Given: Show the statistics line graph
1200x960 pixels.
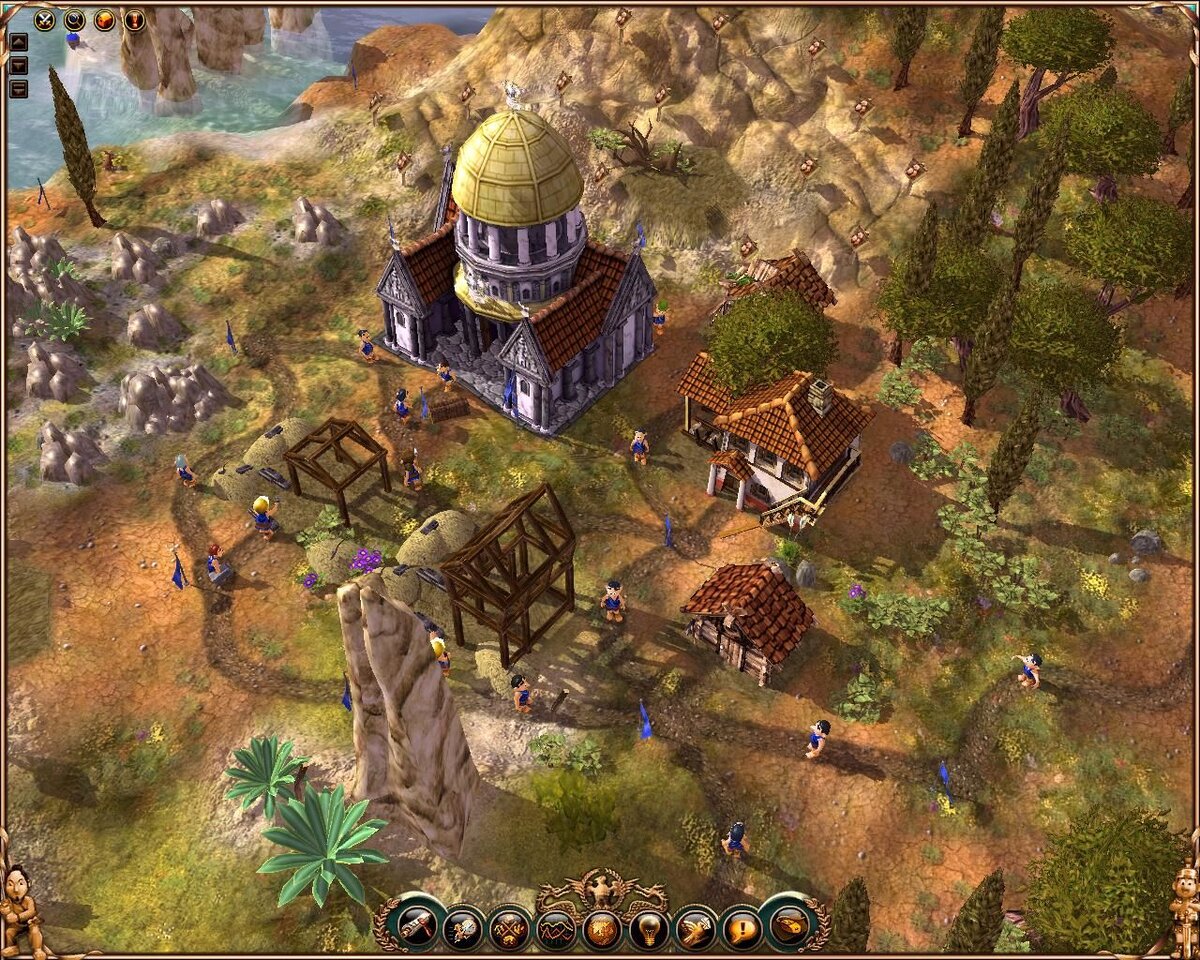Looking at the screenshot, I should click(x=555, y=927).
